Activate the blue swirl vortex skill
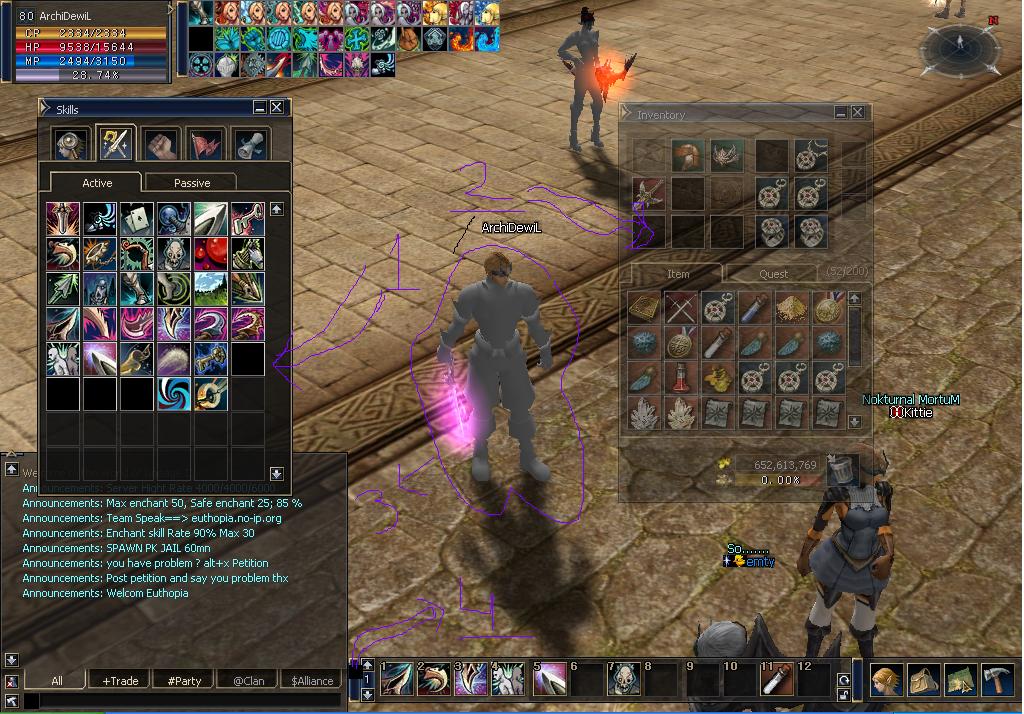Viewport: 1024px width, 714px height. pyautogui.click(x=174, y=393)
